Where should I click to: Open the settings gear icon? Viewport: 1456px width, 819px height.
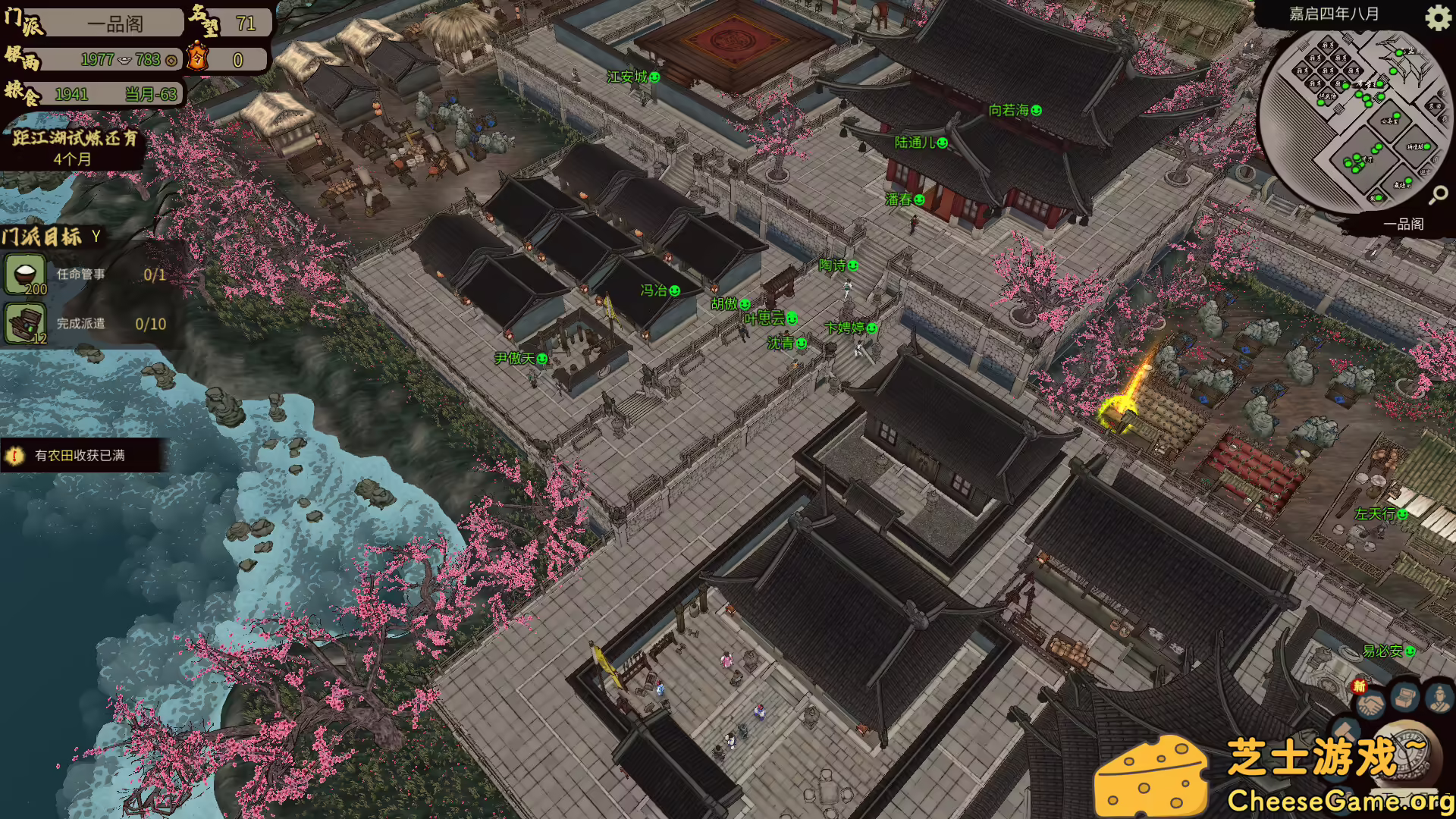click(1437, 19)
